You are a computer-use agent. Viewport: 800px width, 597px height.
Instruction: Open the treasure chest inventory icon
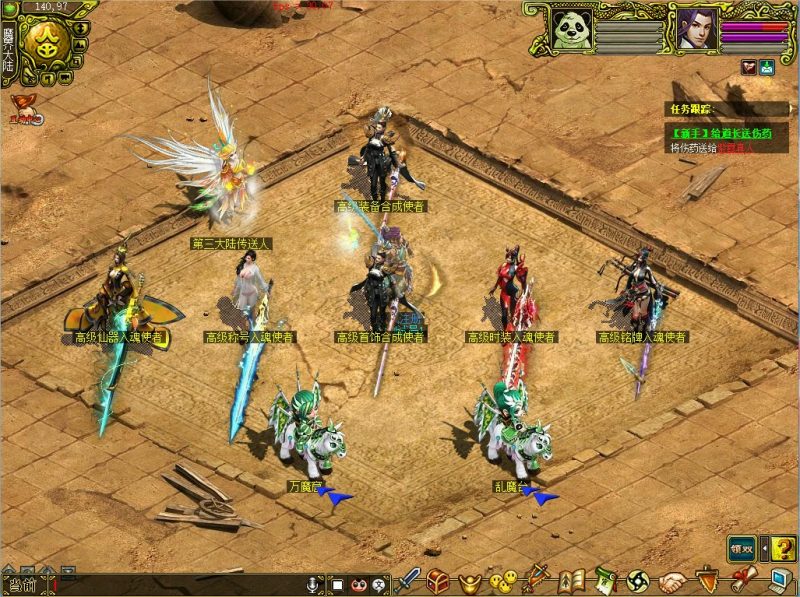point(439,580)
